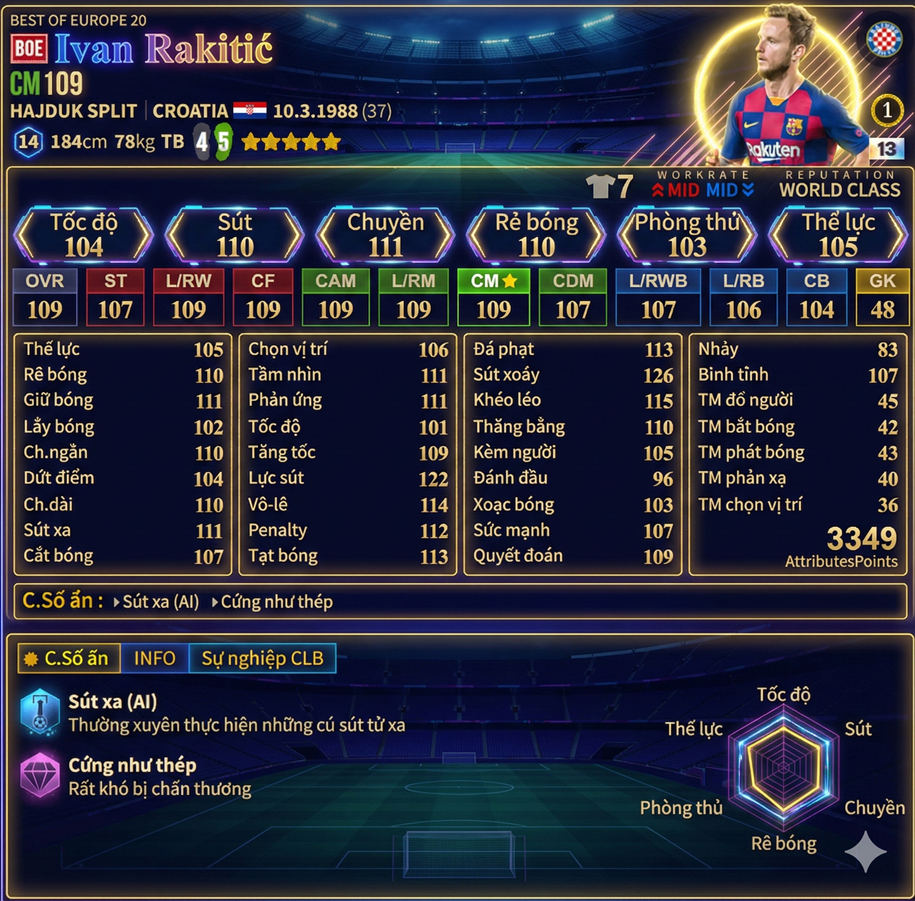Show the OVR overall rating box

[x=44, y=297]
